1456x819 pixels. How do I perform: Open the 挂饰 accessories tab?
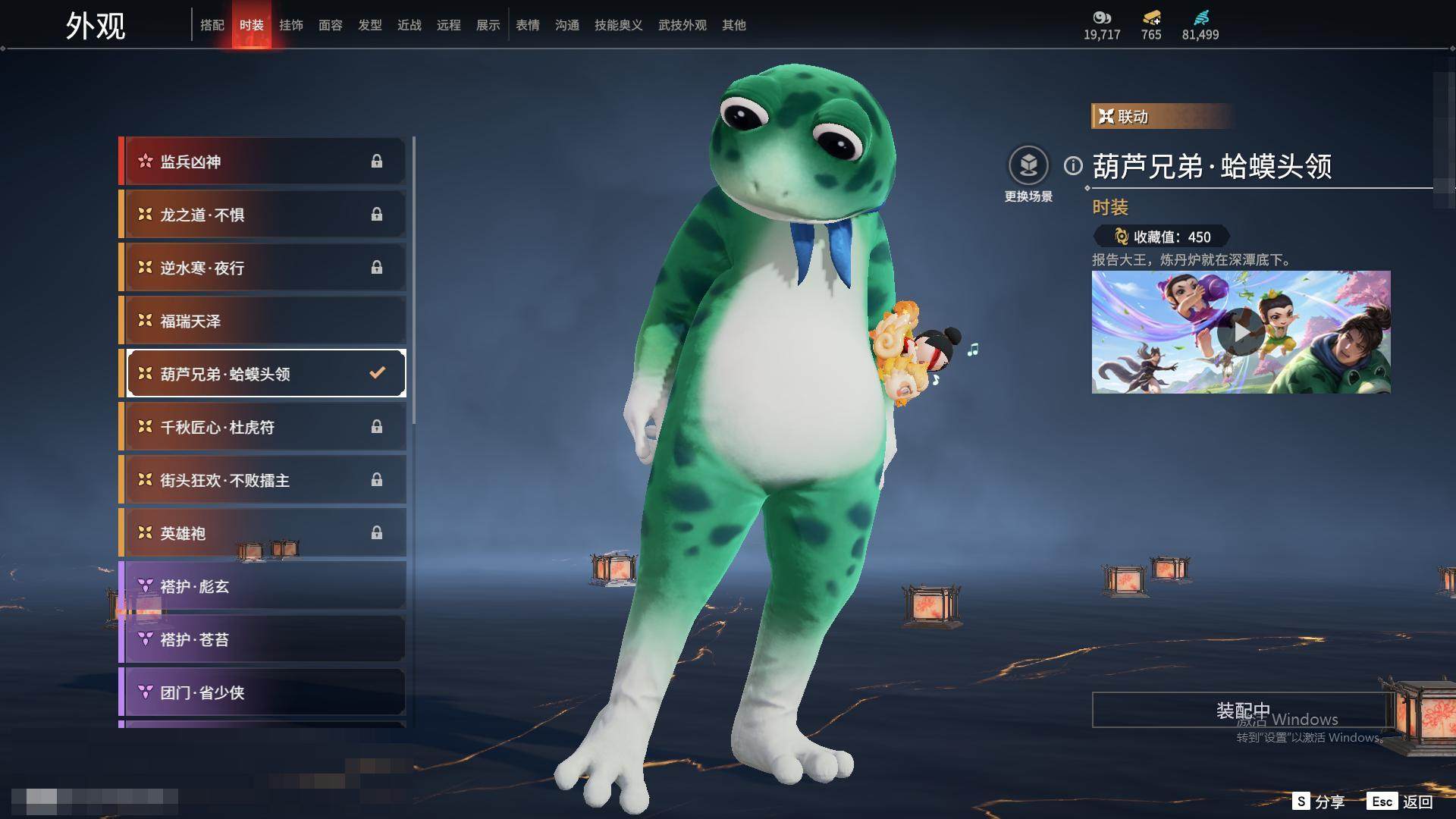pyautogui.click(x=290, y=25)
